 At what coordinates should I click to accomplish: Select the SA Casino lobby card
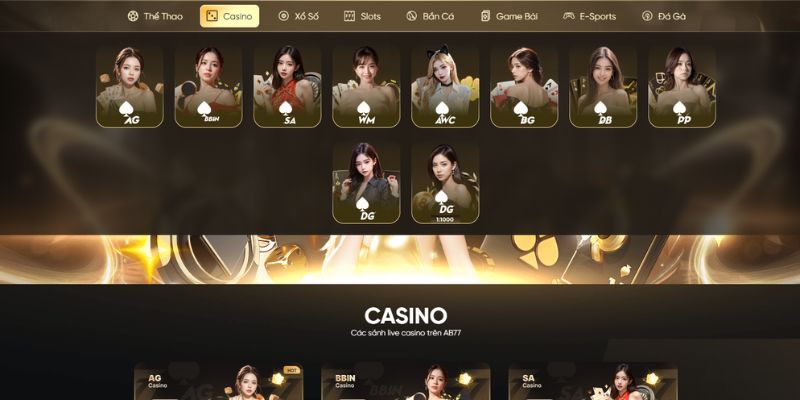[593, 382]
